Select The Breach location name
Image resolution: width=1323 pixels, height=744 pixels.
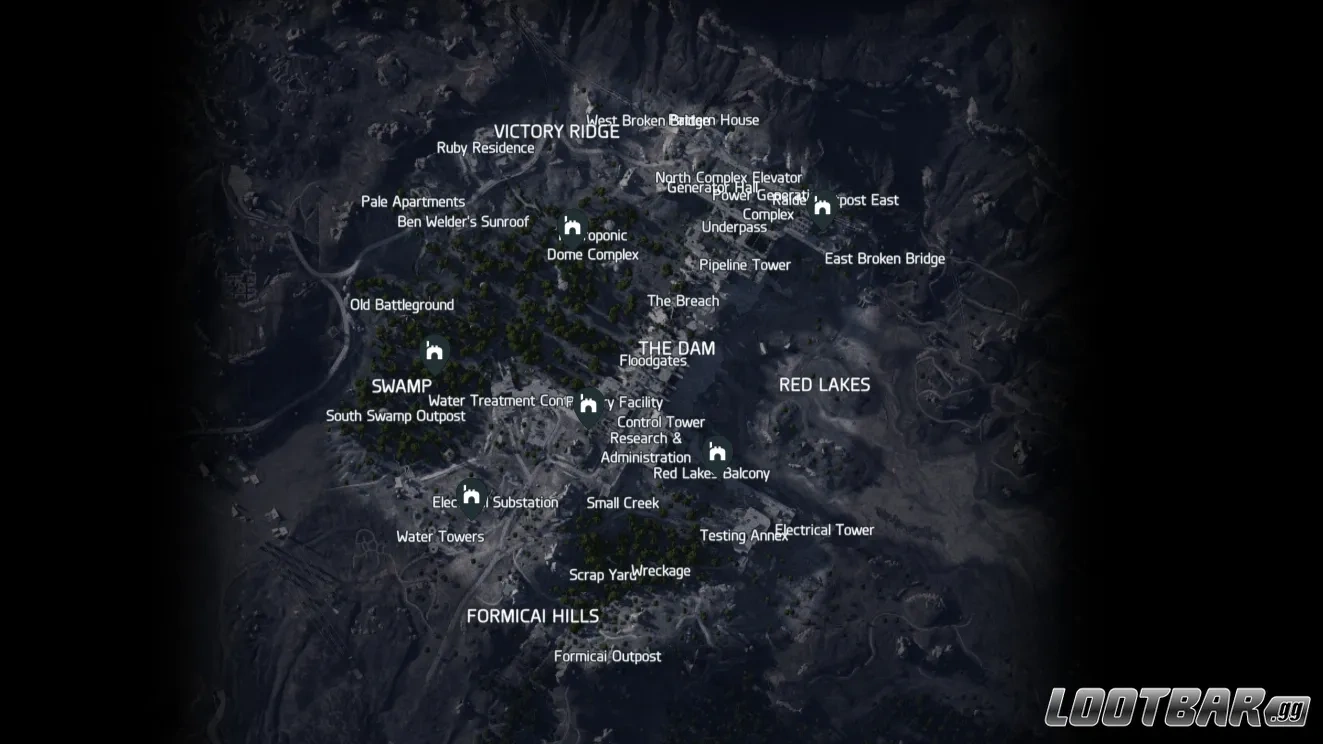click(x=683, y=300)
